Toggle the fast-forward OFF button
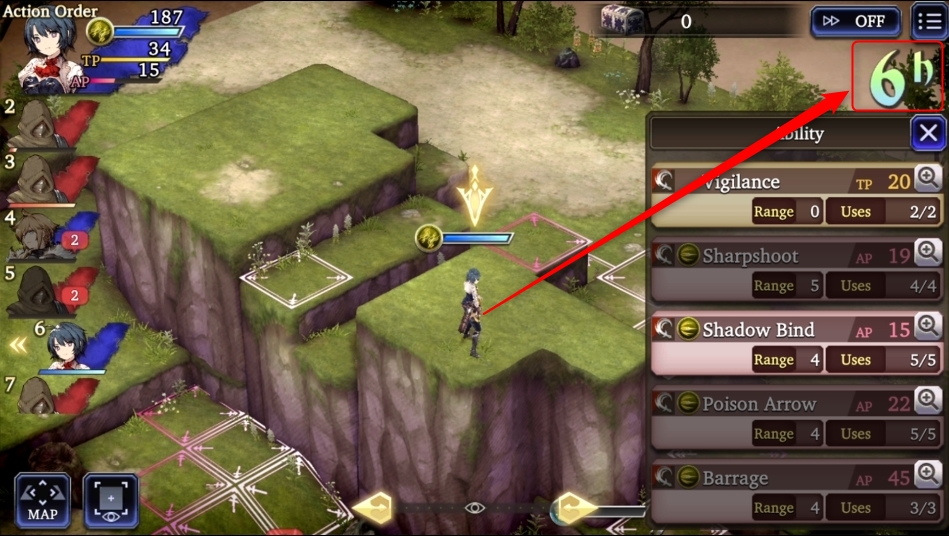949x536 pixels. click(855, 21)
